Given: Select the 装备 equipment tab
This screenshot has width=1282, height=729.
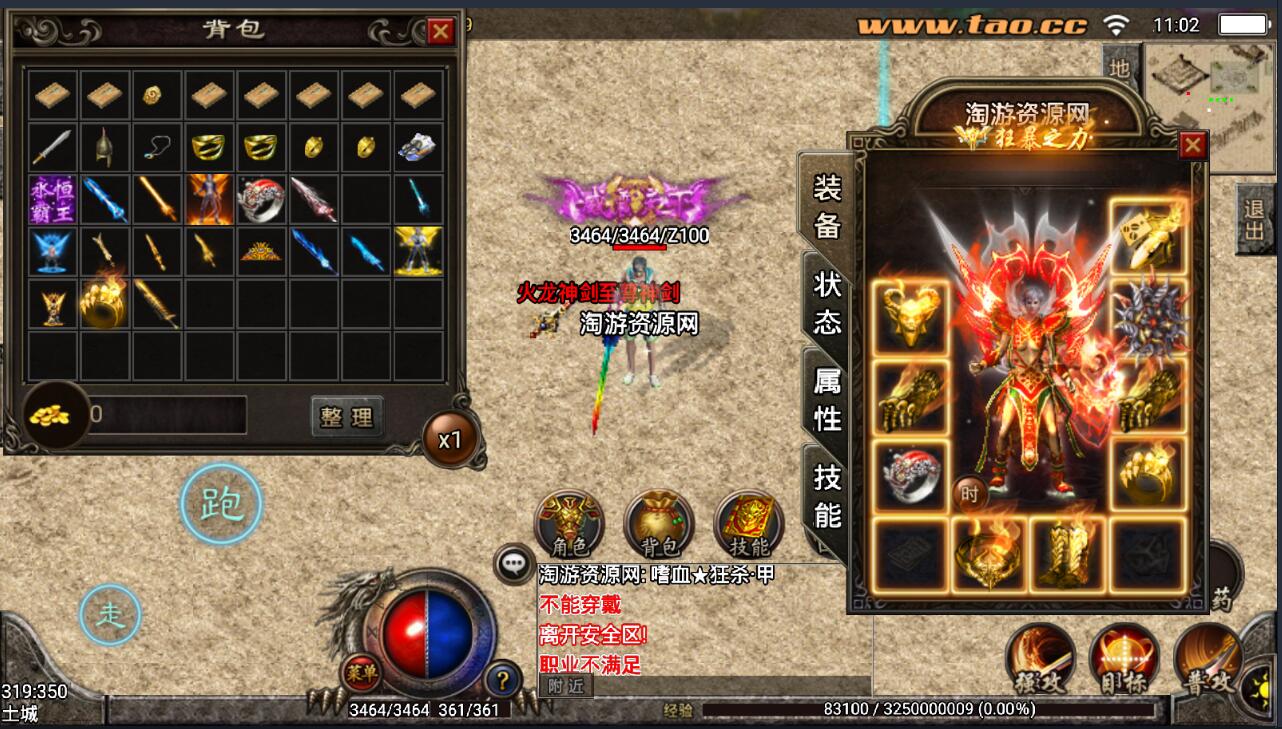Looking at the screenshot, I should (827, 207).
